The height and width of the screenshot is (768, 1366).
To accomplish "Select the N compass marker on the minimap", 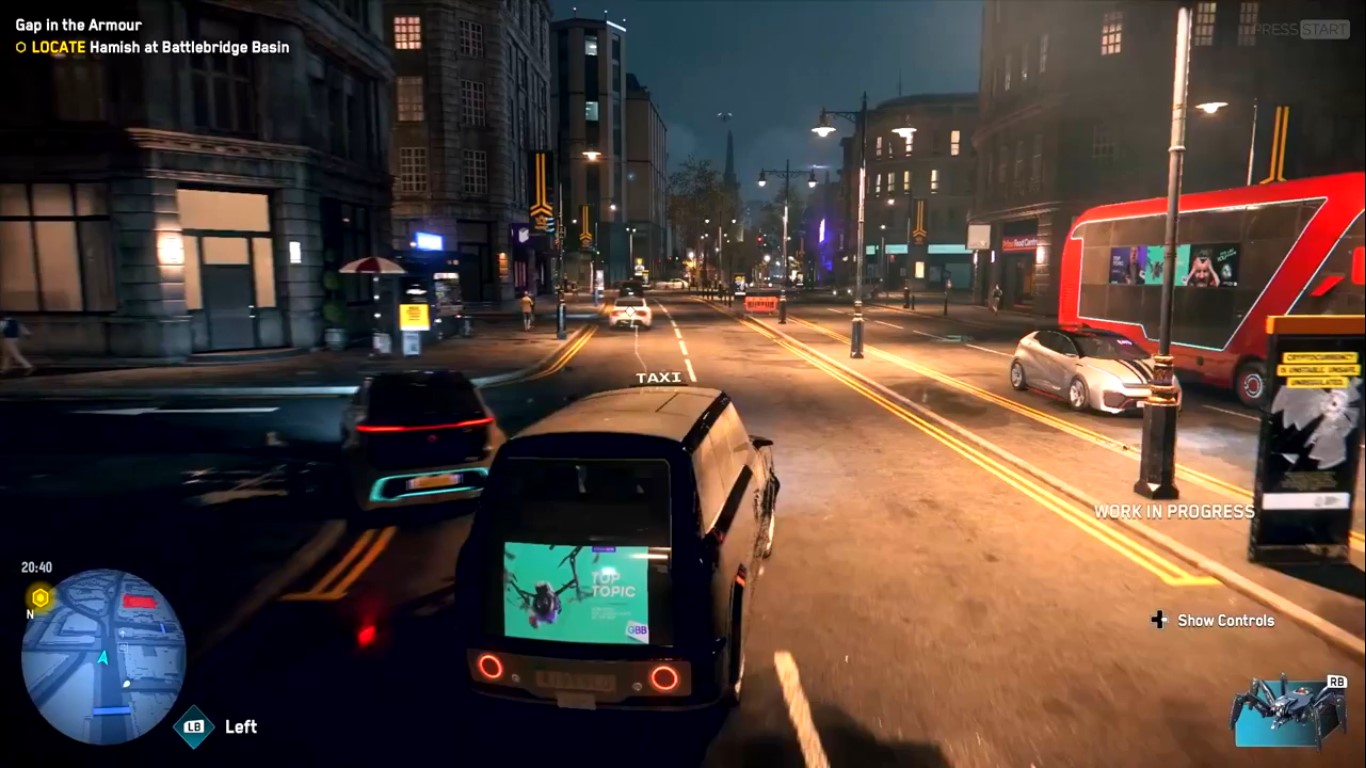I will tap(29, 614).
